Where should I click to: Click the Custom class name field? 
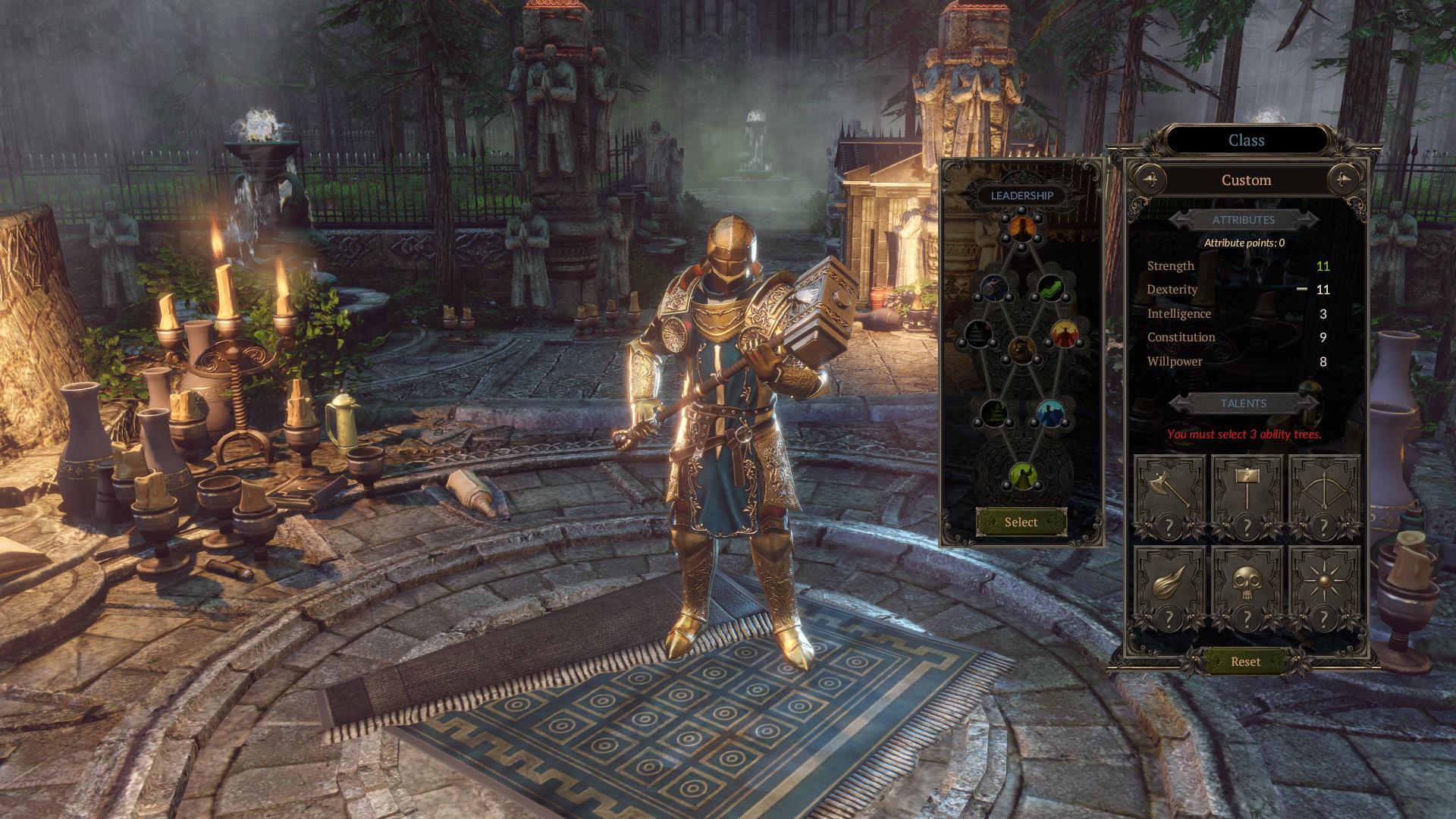pyautogui.click(x=1247, y=180)
